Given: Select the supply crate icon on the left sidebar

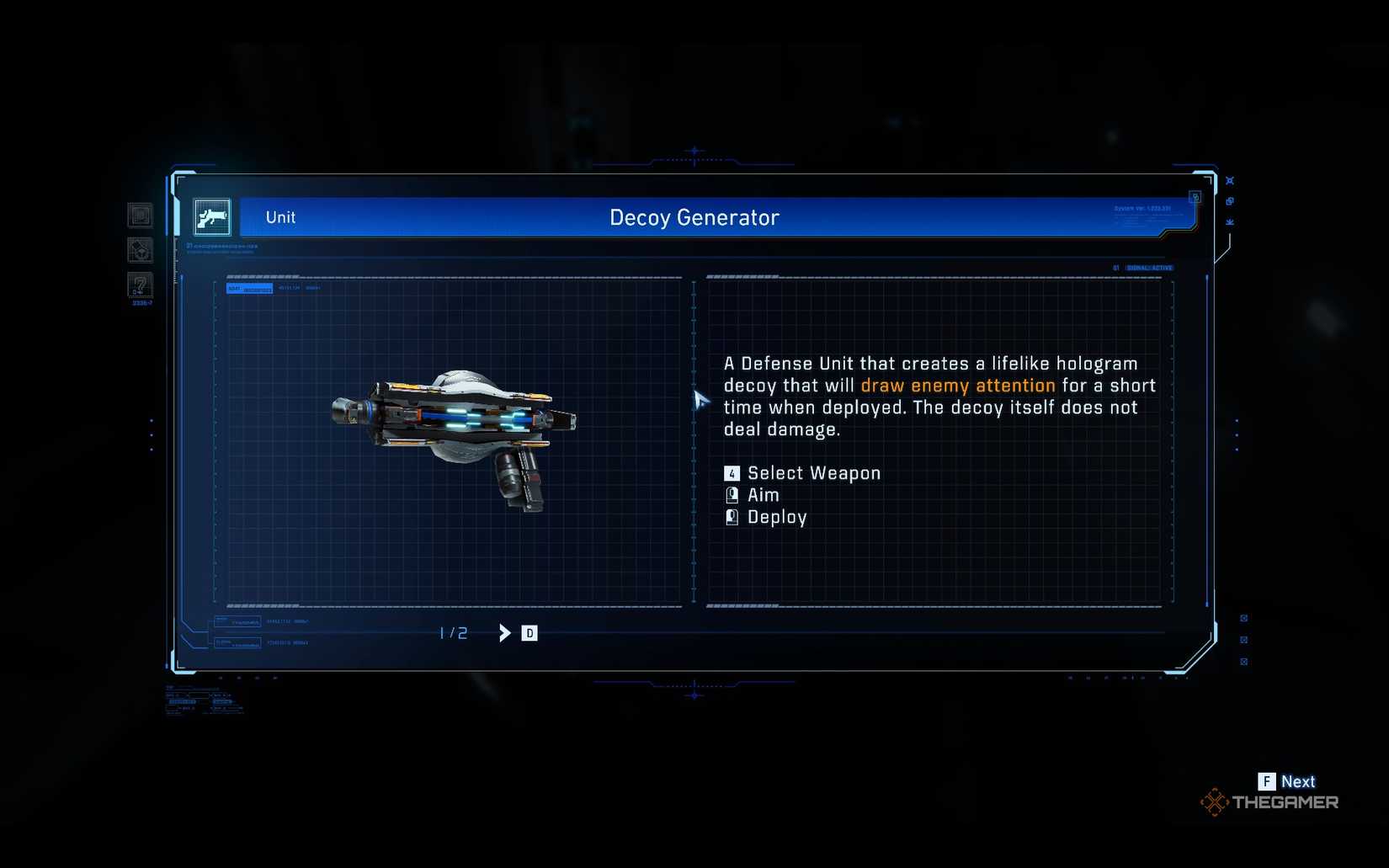Looking at the screenshot, I should (x=139, y=250).
